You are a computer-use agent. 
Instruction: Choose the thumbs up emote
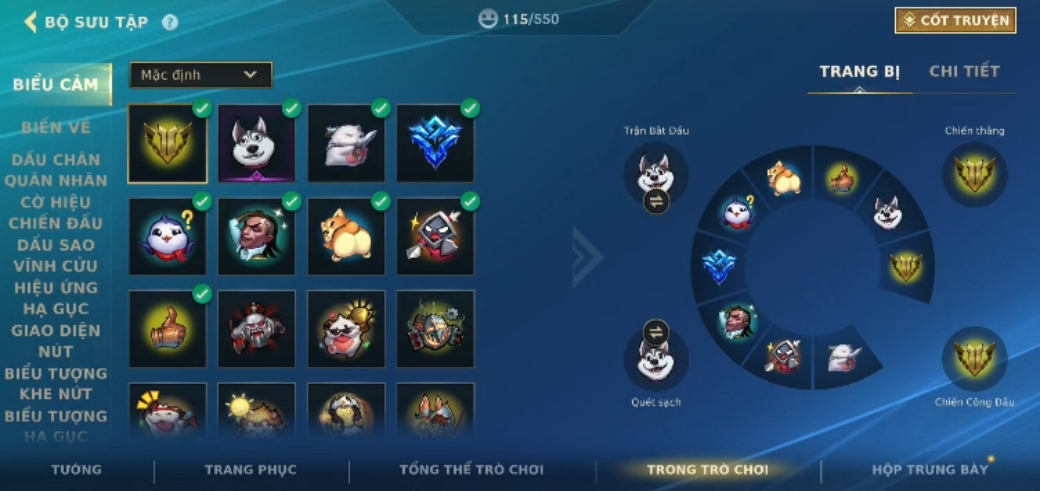tap(167, 329)
